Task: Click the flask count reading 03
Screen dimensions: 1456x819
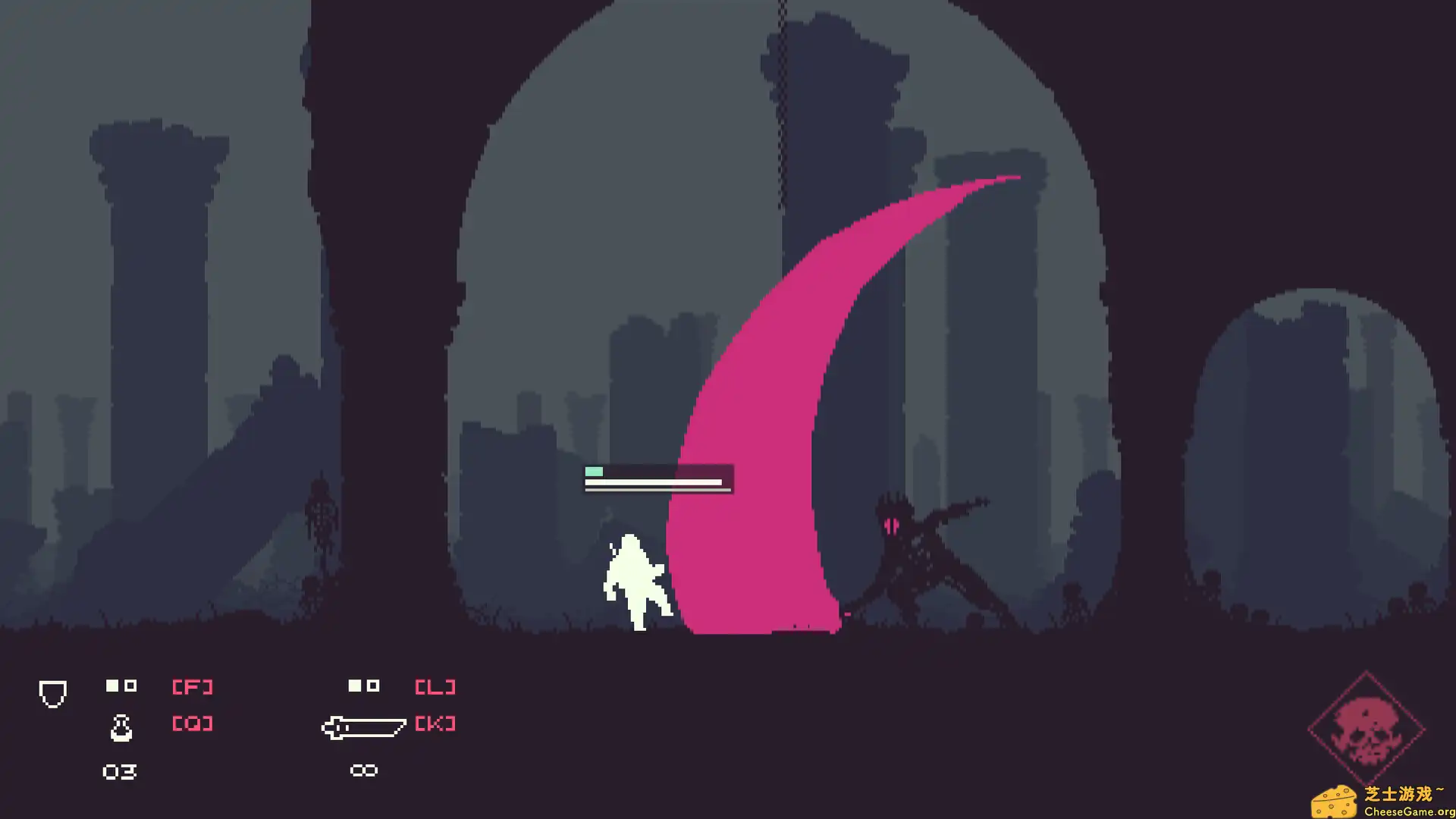Action: [118, 770]
